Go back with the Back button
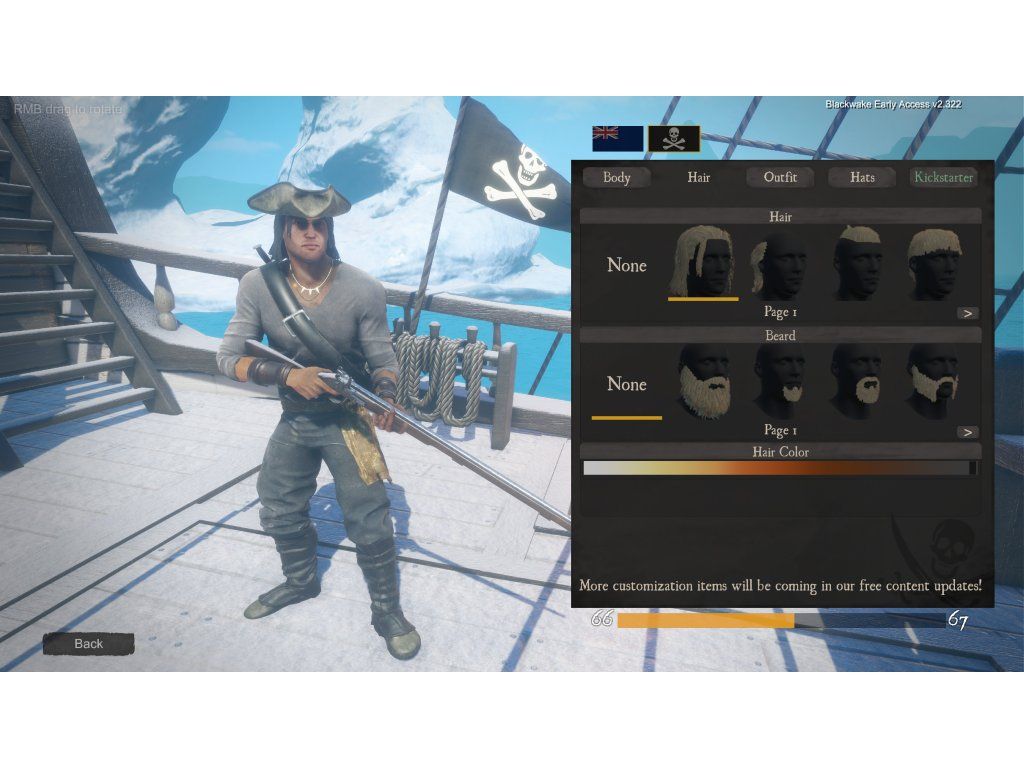Screen dimensions: 1024x768 point(88,644)
